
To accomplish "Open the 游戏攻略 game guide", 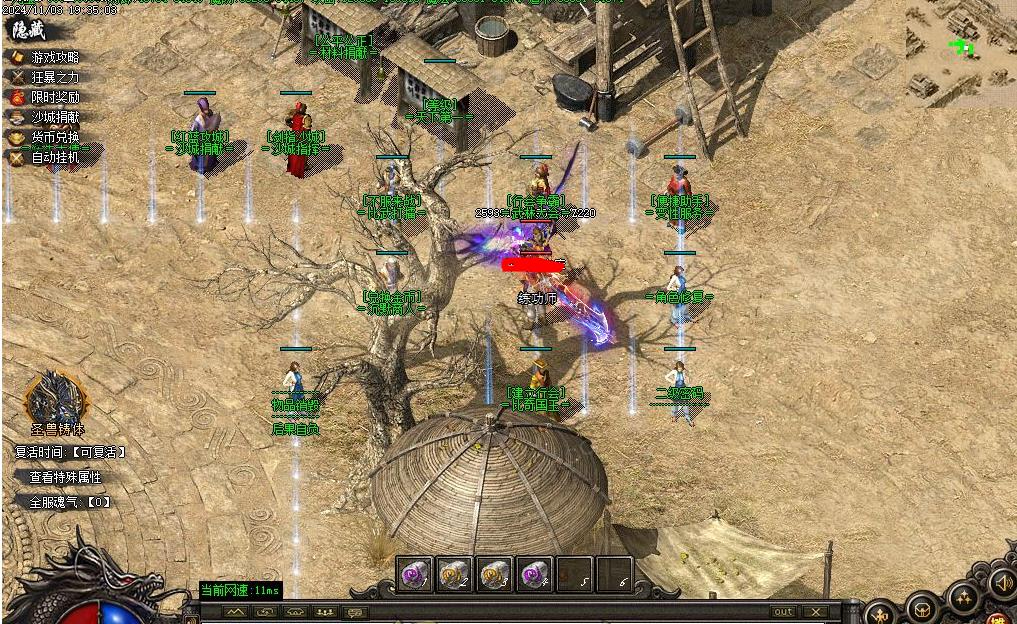I will pyautogui.click(x=54, y=58).
